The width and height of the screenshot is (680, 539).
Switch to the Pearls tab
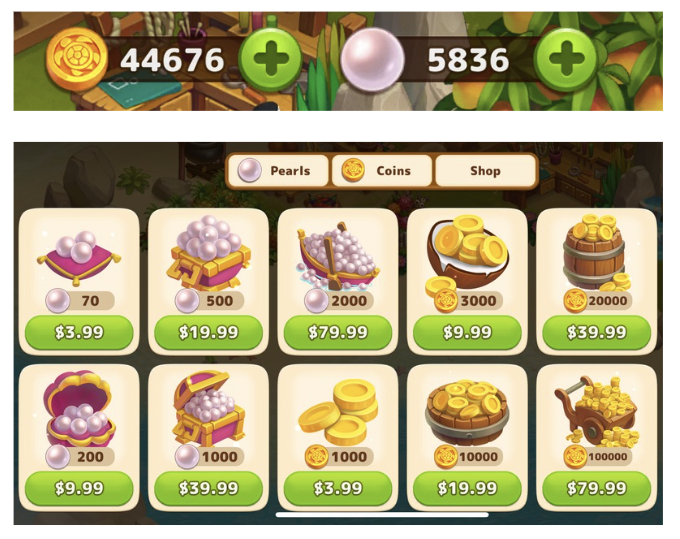coord(279,171)
